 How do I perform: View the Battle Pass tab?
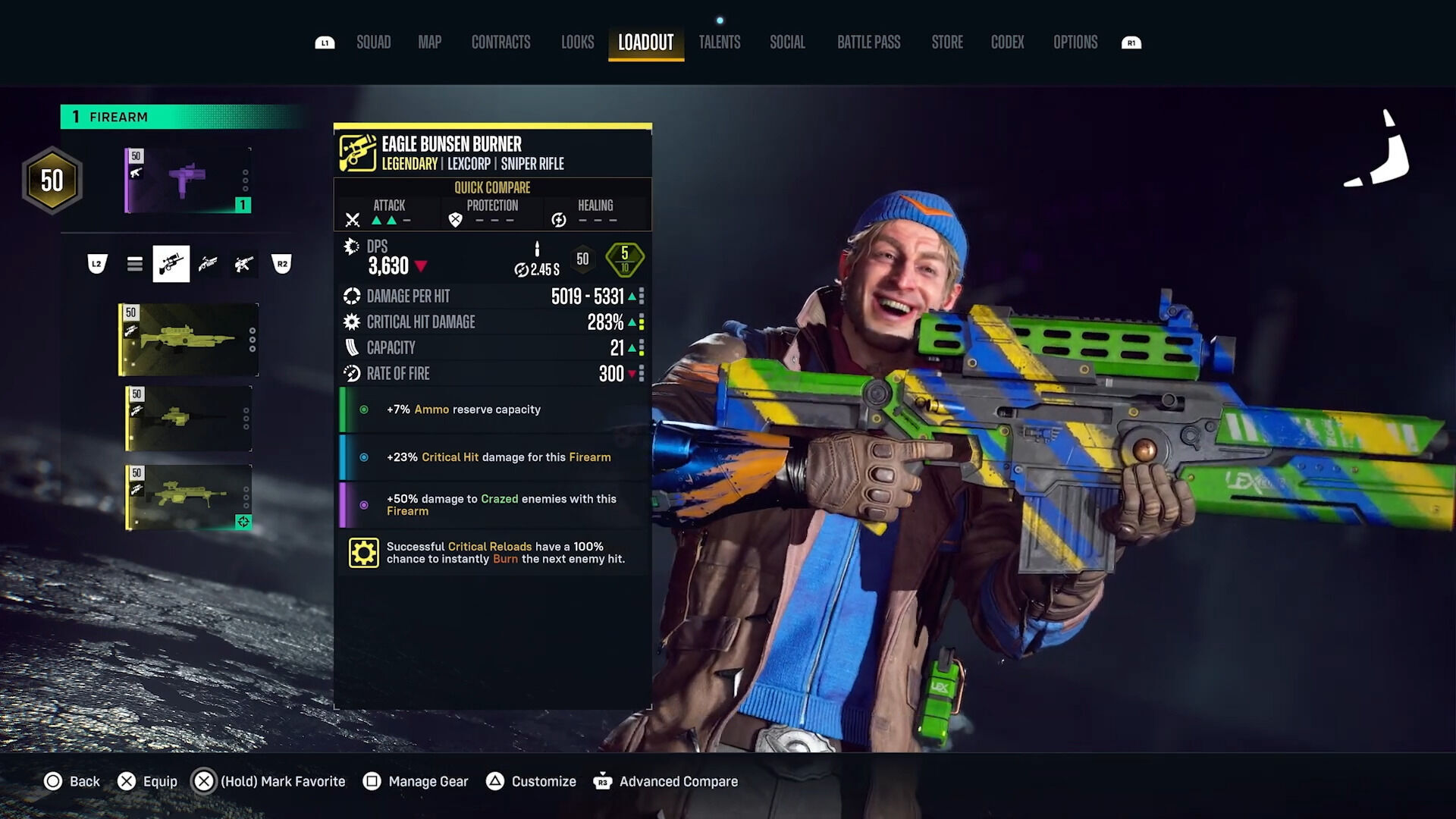click(x=868, y=42)
